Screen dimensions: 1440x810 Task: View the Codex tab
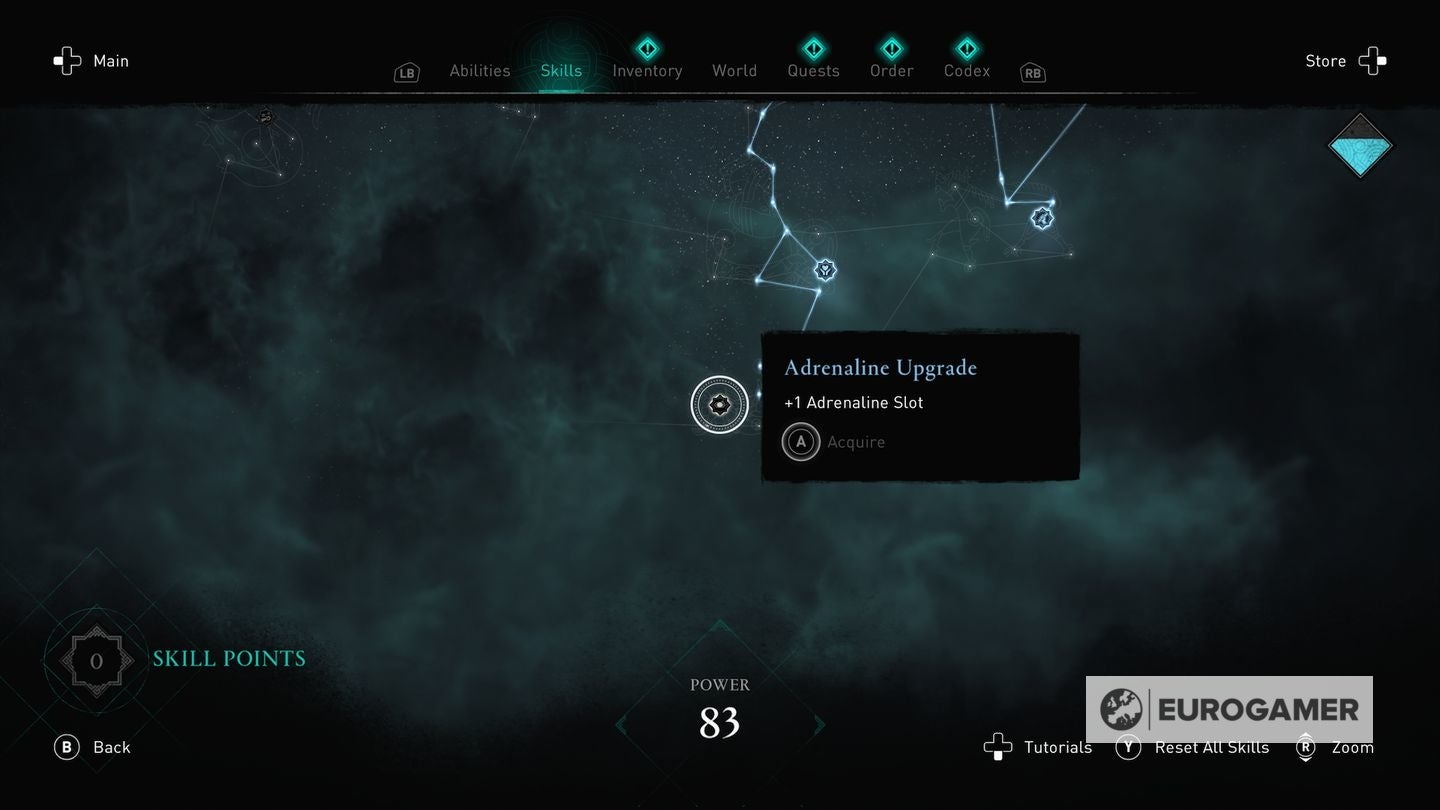[x=967, y=71]
